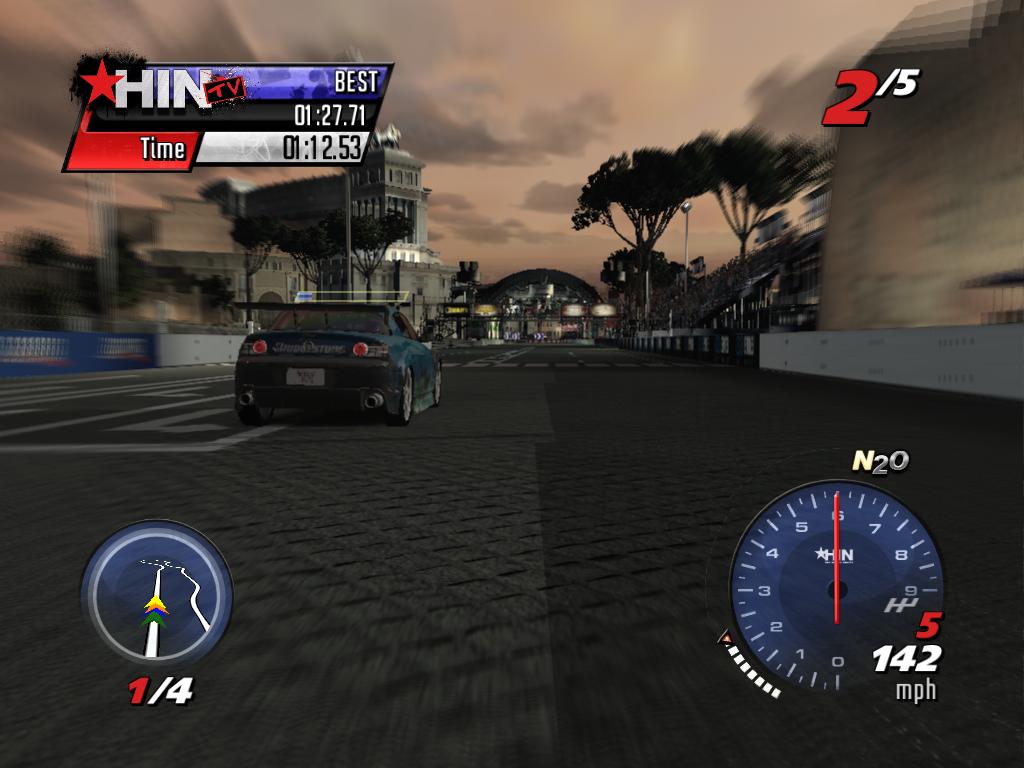Click the N2O nitrous label

pos(879,460)
